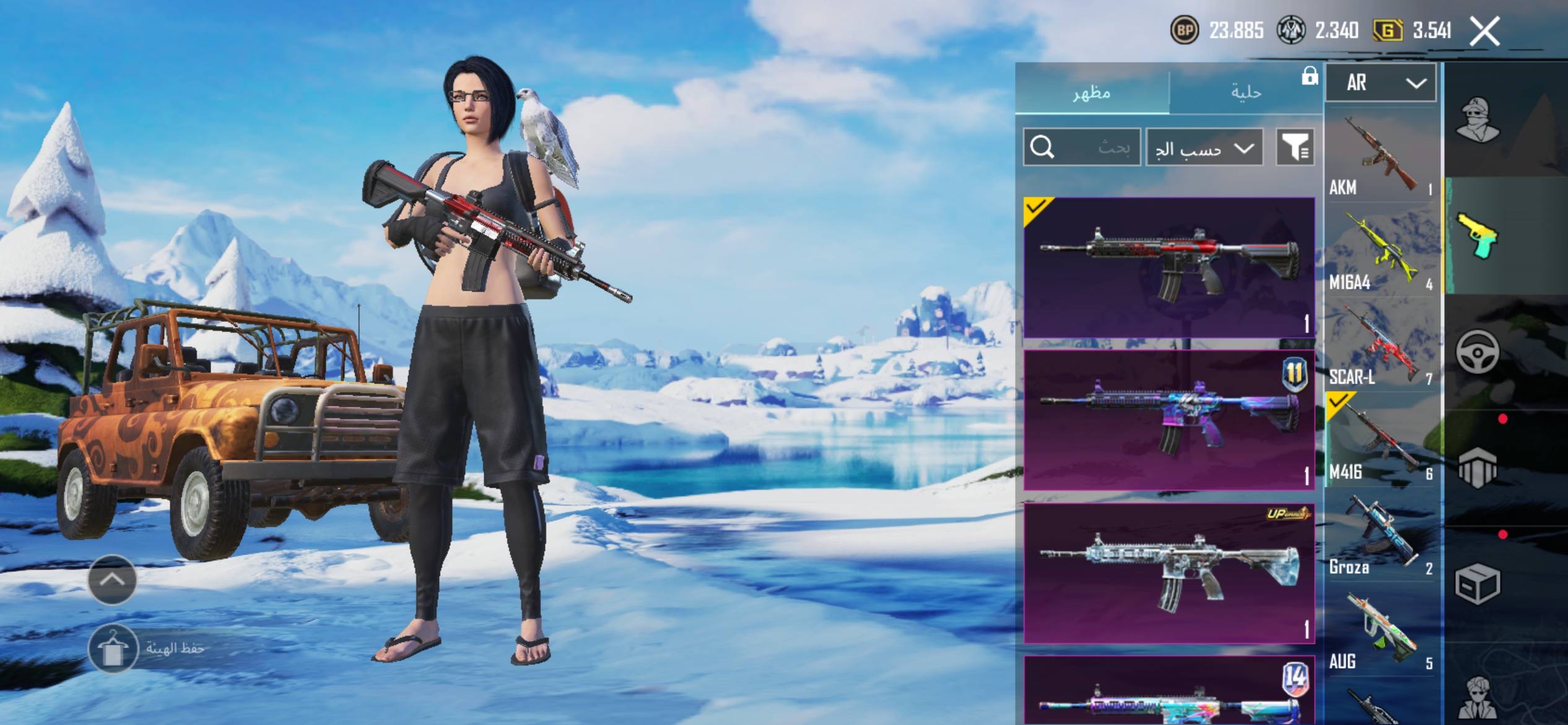Choose the icy upgradable M416 skin
Image resolution: width=1568 pixels, height=725 pixels.
1169,573
